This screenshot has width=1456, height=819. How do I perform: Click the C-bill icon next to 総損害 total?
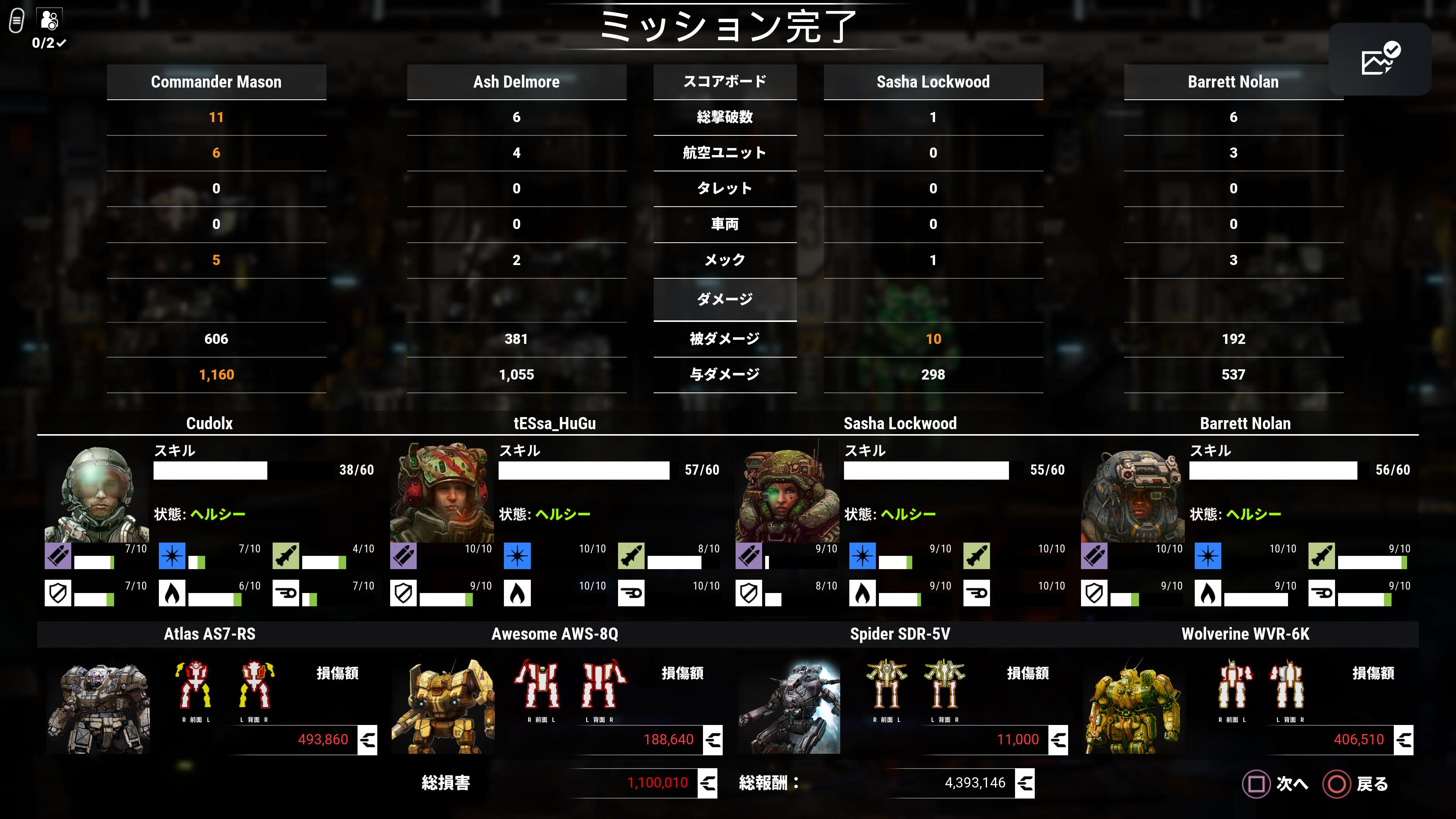click(707, 783)
